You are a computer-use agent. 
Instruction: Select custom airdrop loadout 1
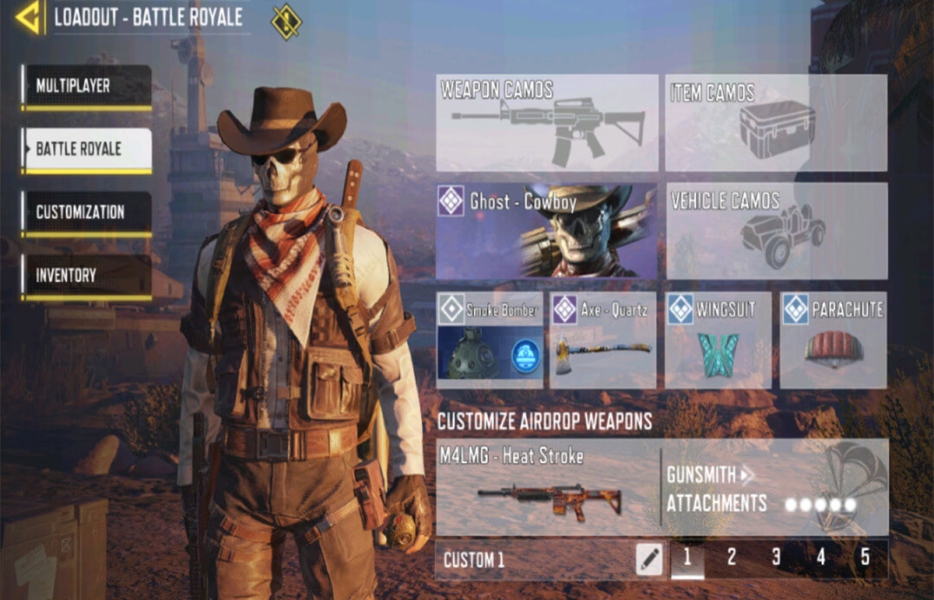tap(686, 559)
